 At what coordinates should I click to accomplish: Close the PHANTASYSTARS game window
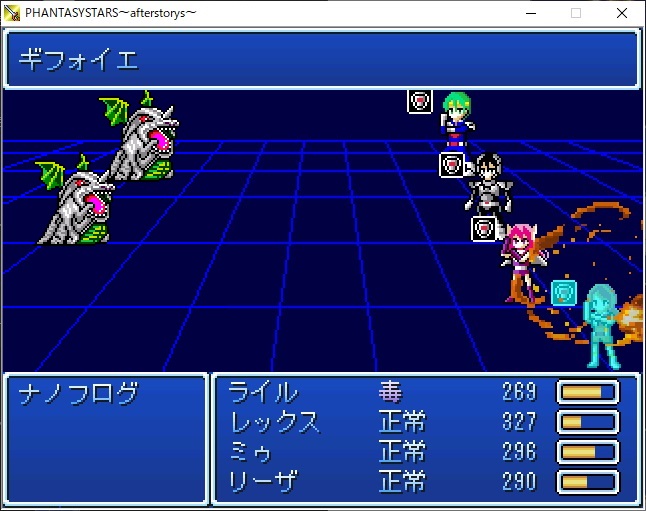[x=622, y=13]
